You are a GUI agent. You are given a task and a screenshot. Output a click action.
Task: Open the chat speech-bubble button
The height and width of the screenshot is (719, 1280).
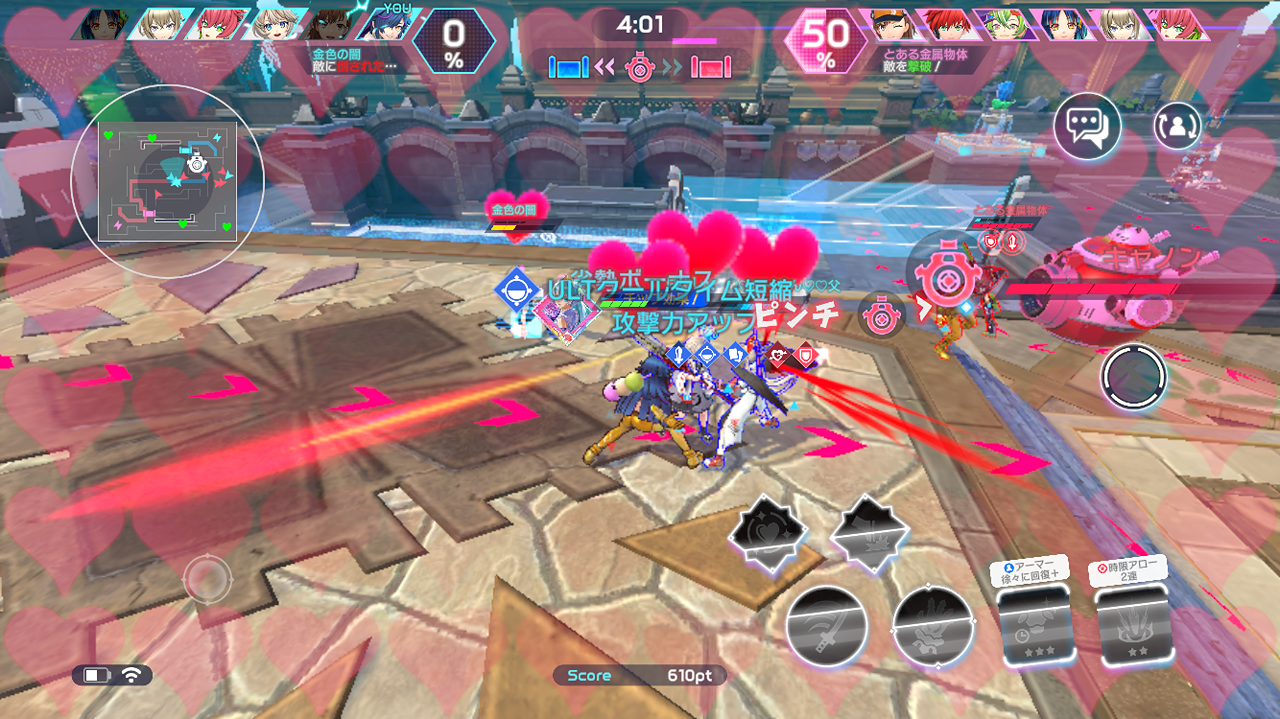pyautogui.click(x=1087, y=126)
